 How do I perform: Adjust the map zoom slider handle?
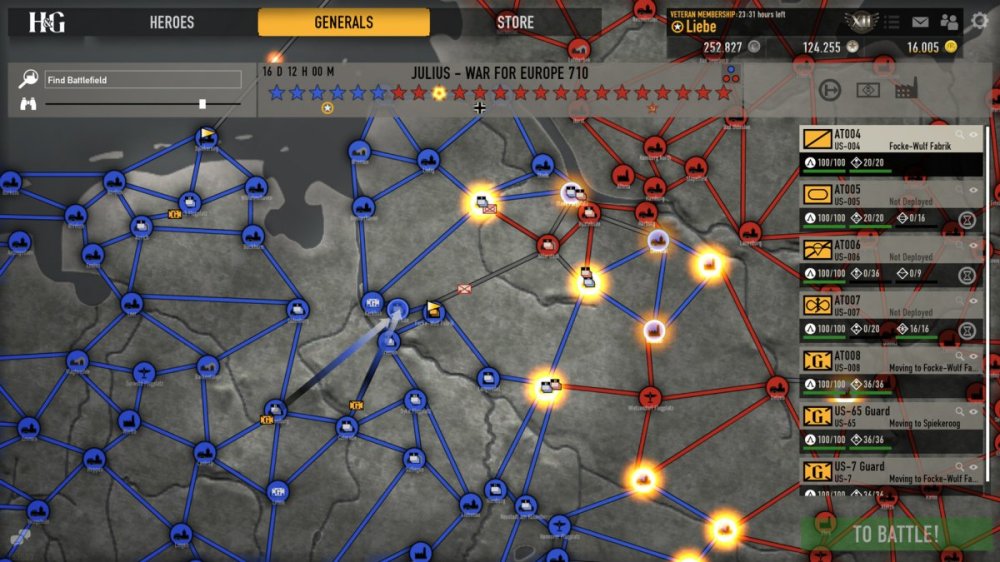(203, 103)
